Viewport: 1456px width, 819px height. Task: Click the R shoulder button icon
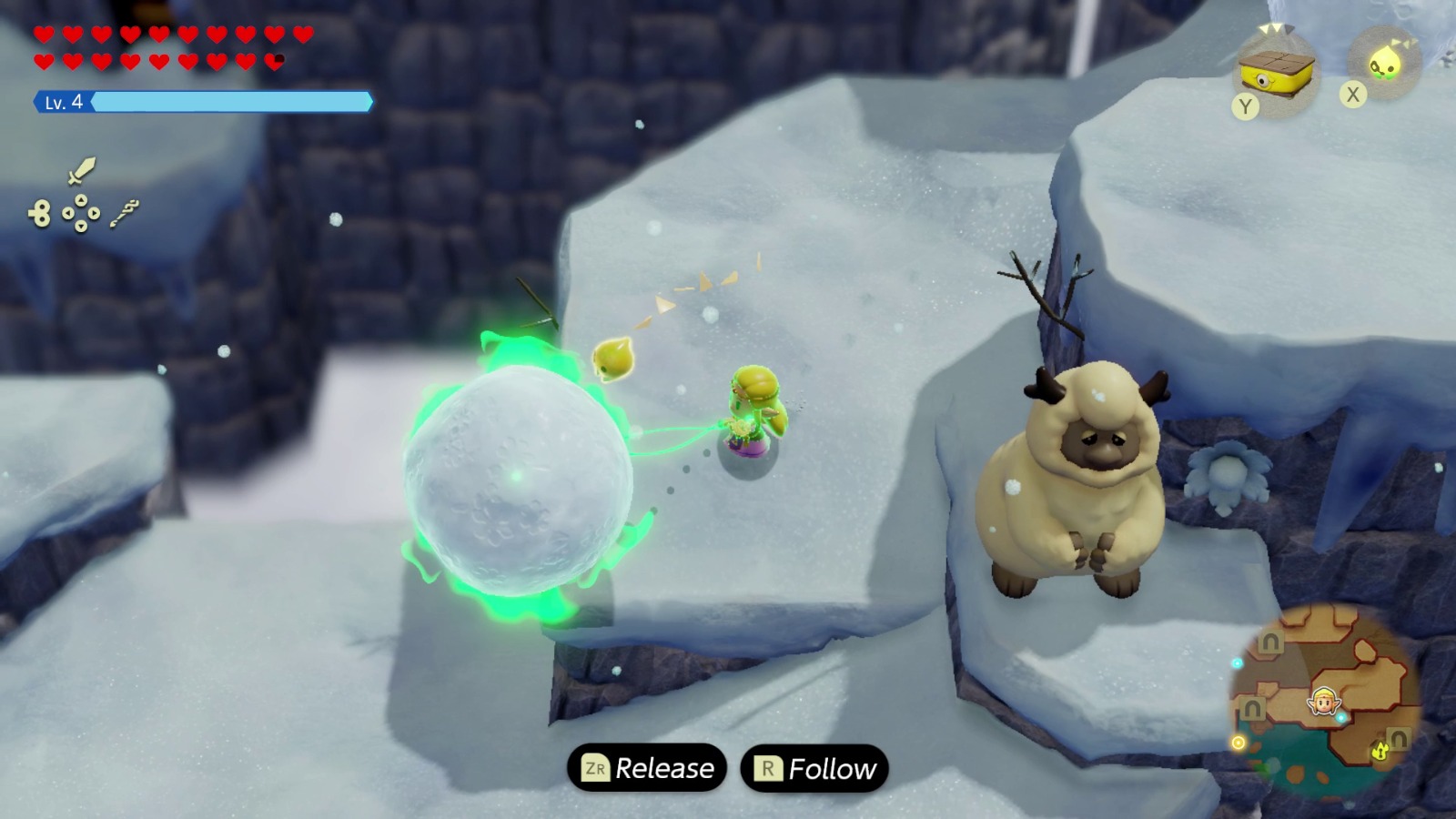click(770, 767)
